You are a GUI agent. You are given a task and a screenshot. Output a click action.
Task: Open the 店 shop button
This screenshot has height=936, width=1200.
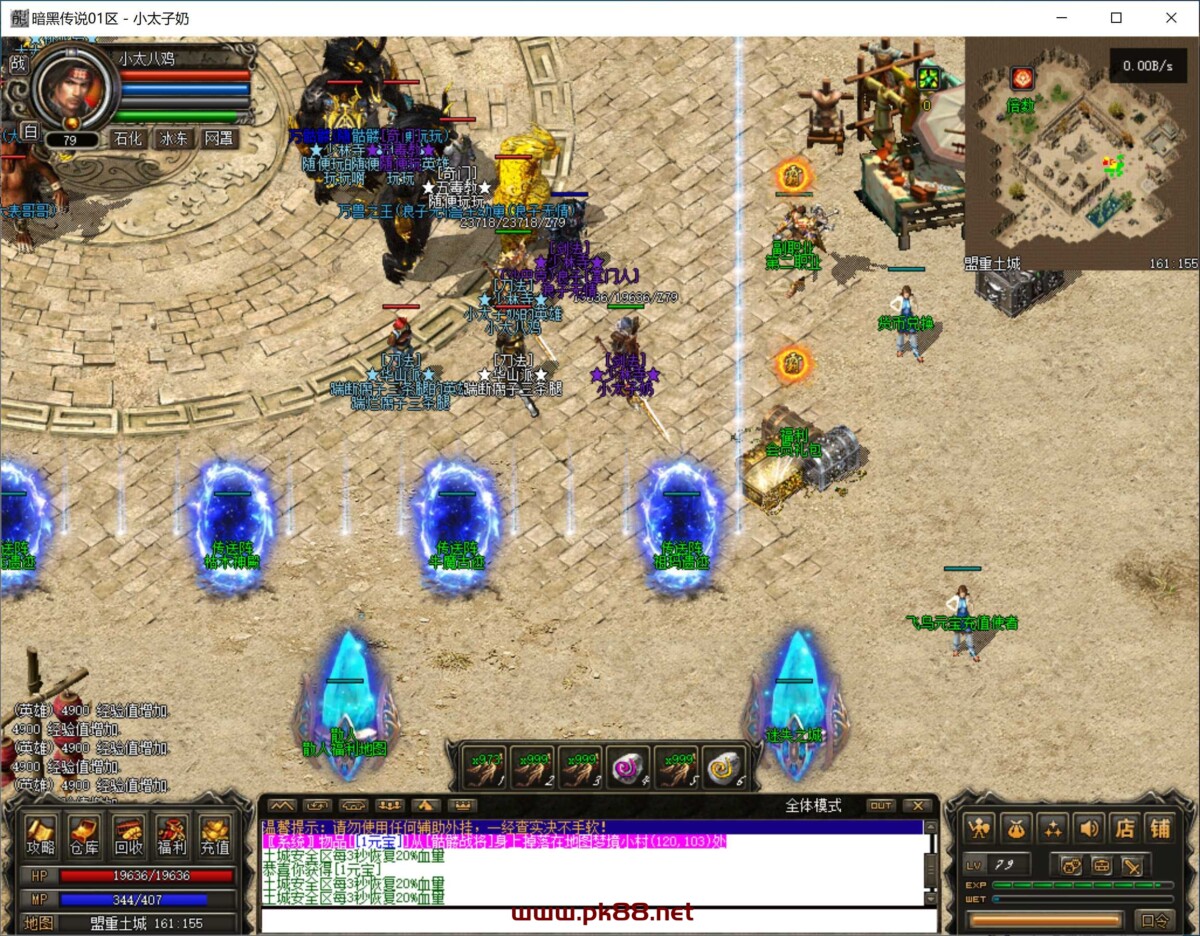(1125, 827)
